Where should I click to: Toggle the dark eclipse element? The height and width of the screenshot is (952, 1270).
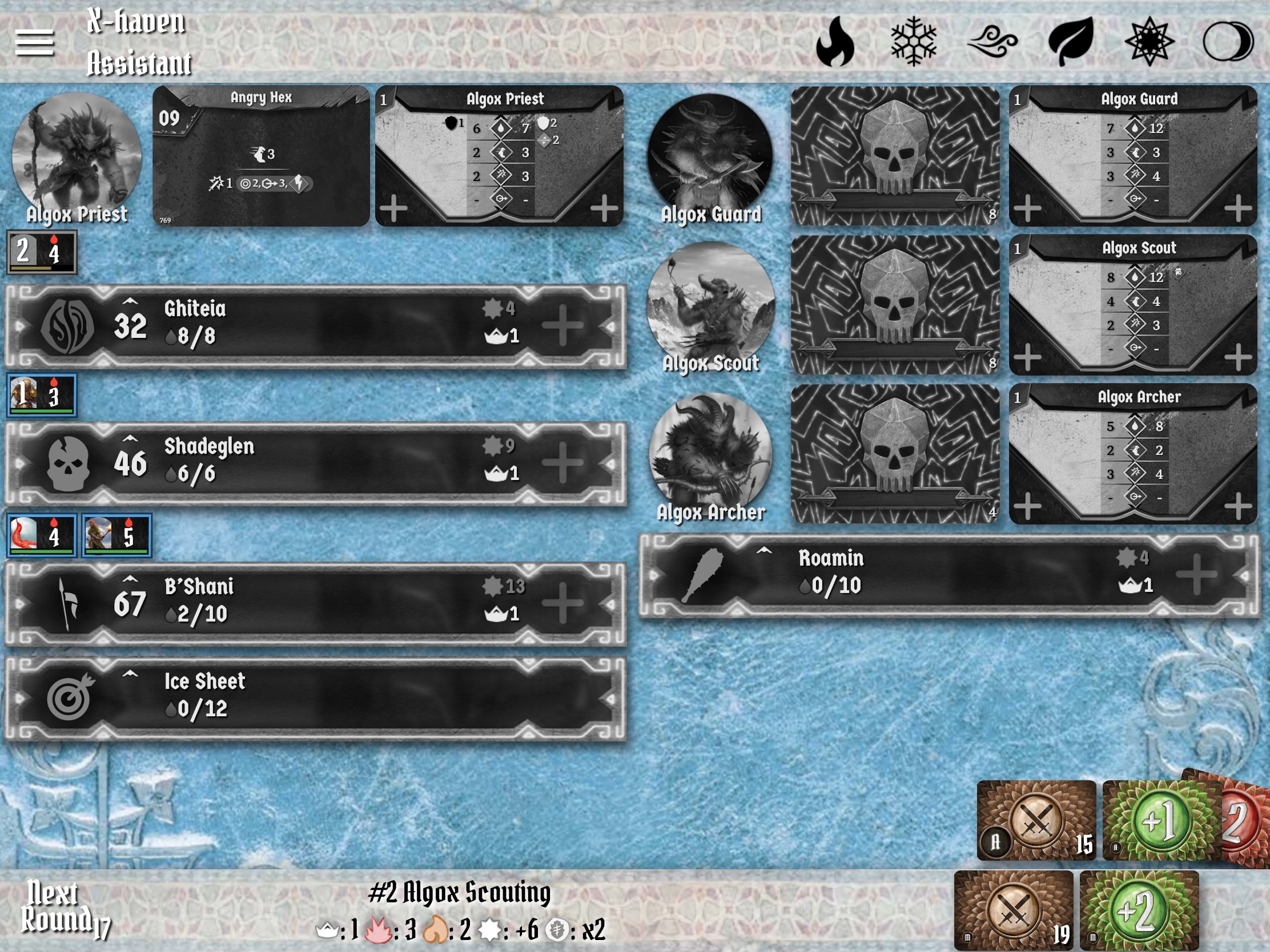coord(1228,41)
